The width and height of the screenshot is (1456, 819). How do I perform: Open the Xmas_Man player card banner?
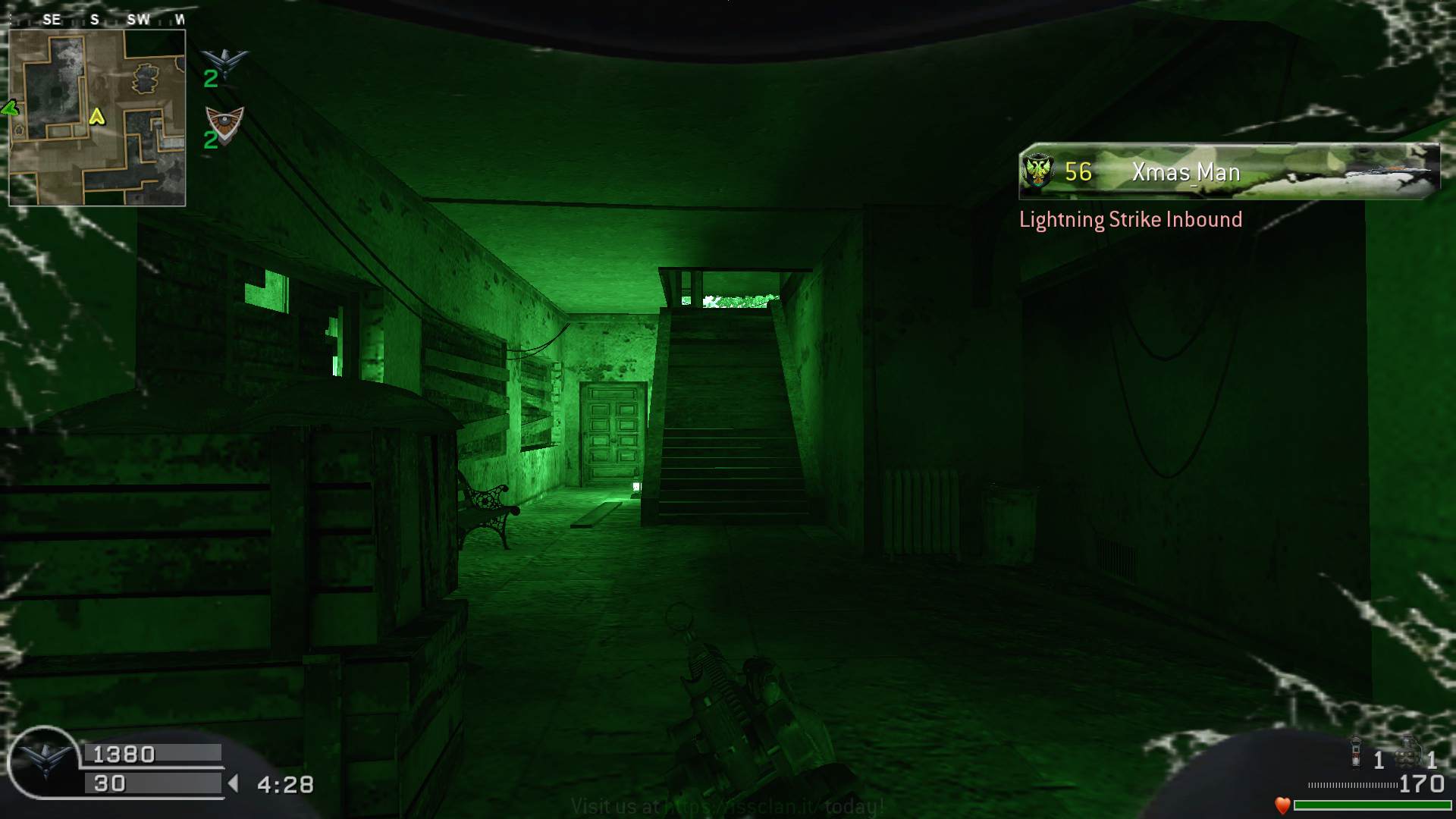click(1228, 172)
